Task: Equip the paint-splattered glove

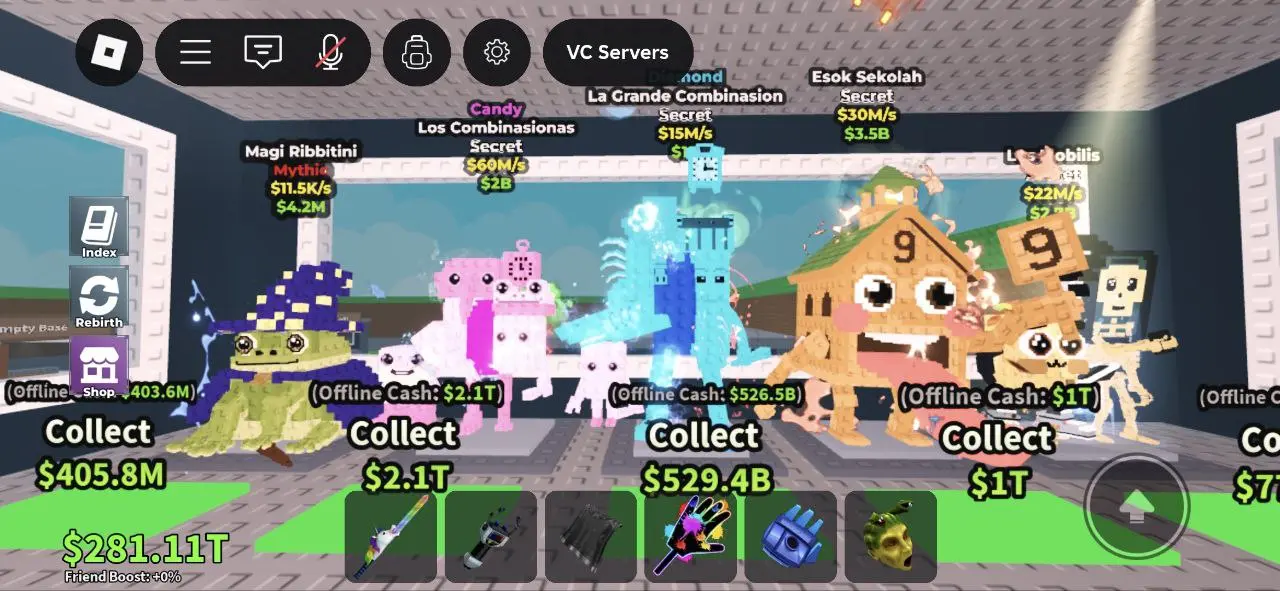Action: (x=691, y=536)
